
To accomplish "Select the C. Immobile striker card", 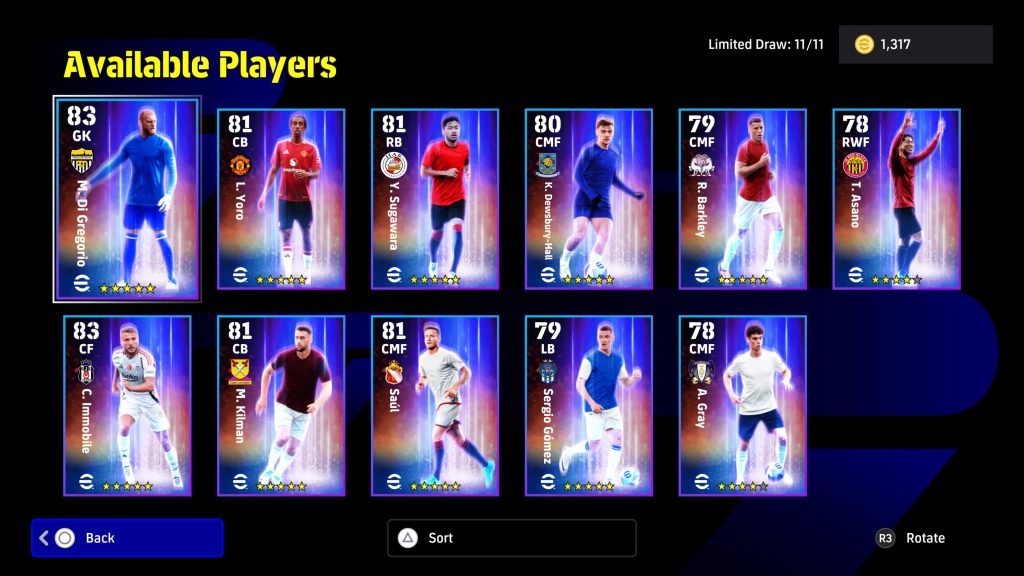I will (127, 405).
